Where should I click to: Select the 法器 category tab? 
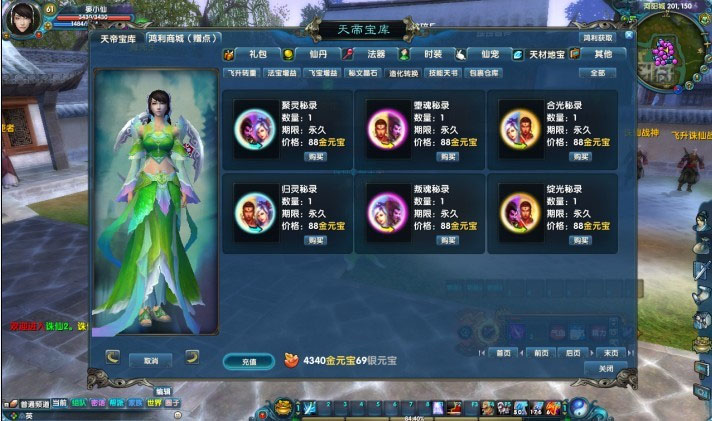(x=376, y=54)
